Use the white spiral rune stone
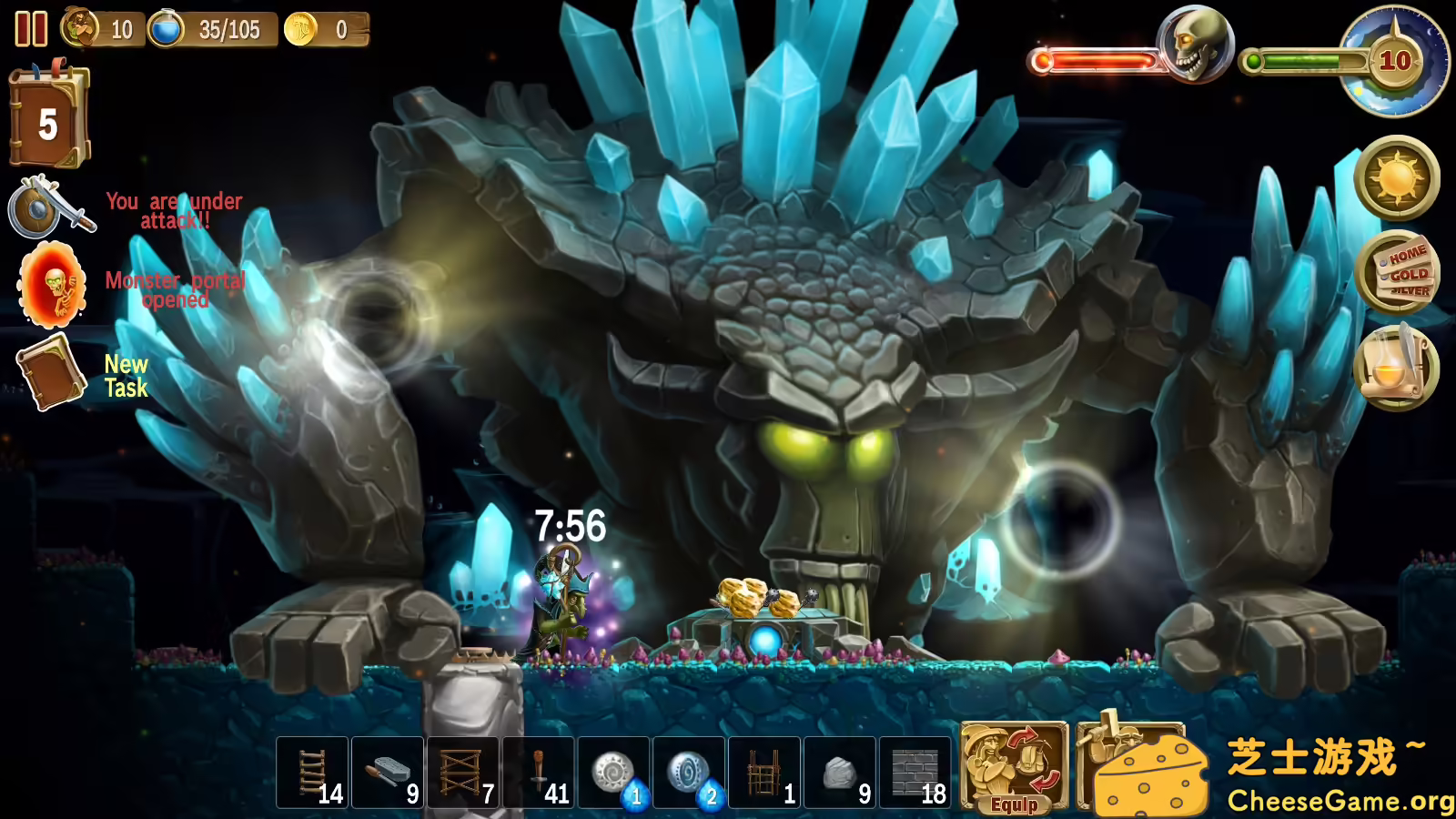Image resolution: width=1456 pixels, height=819 pixels. [x=614, y=773]
